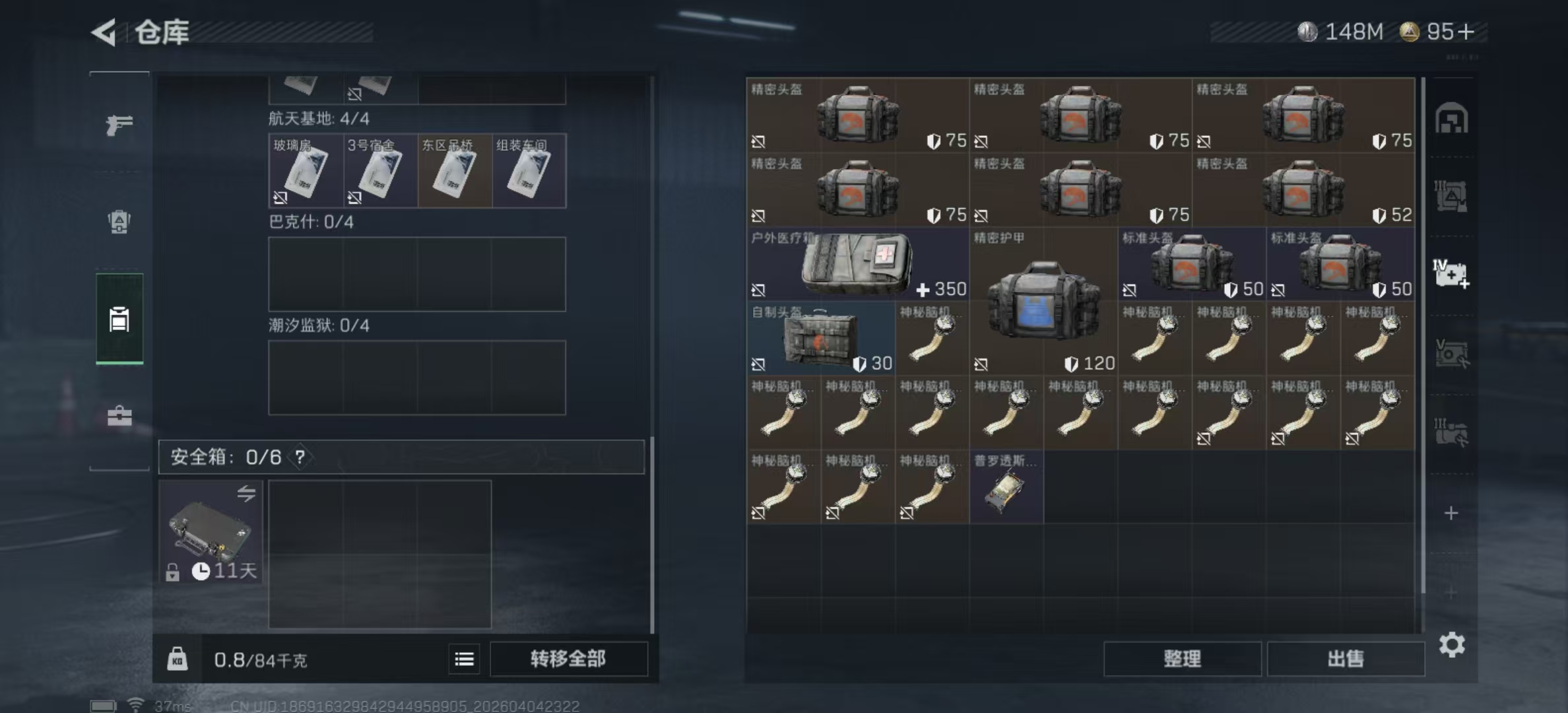Click the 转移全部 button
Image resolution: width=1568 pixels, height=713 pixels.
(568, 659)
